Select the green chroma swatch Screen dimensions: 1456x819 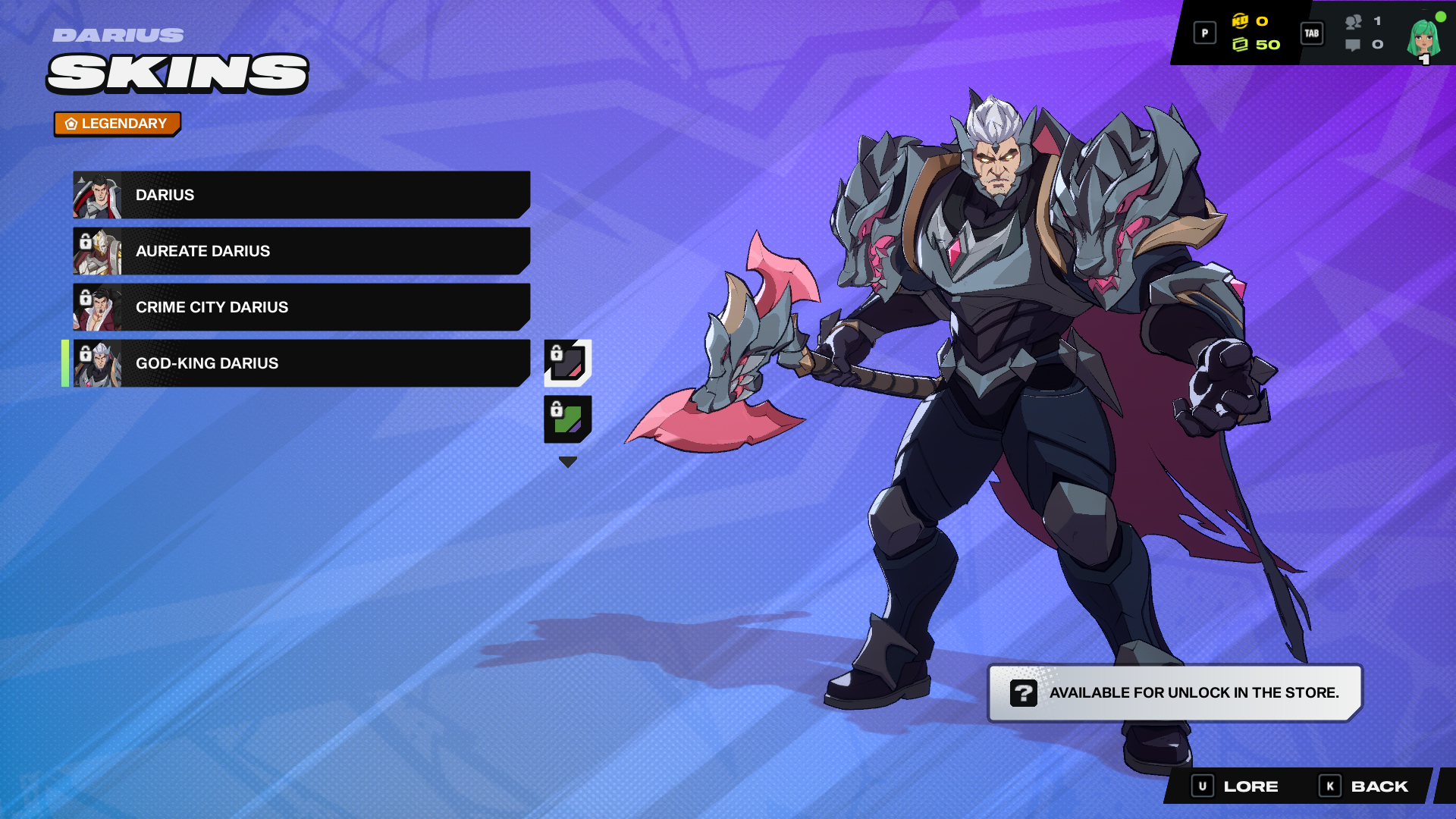tap(569, 418)
